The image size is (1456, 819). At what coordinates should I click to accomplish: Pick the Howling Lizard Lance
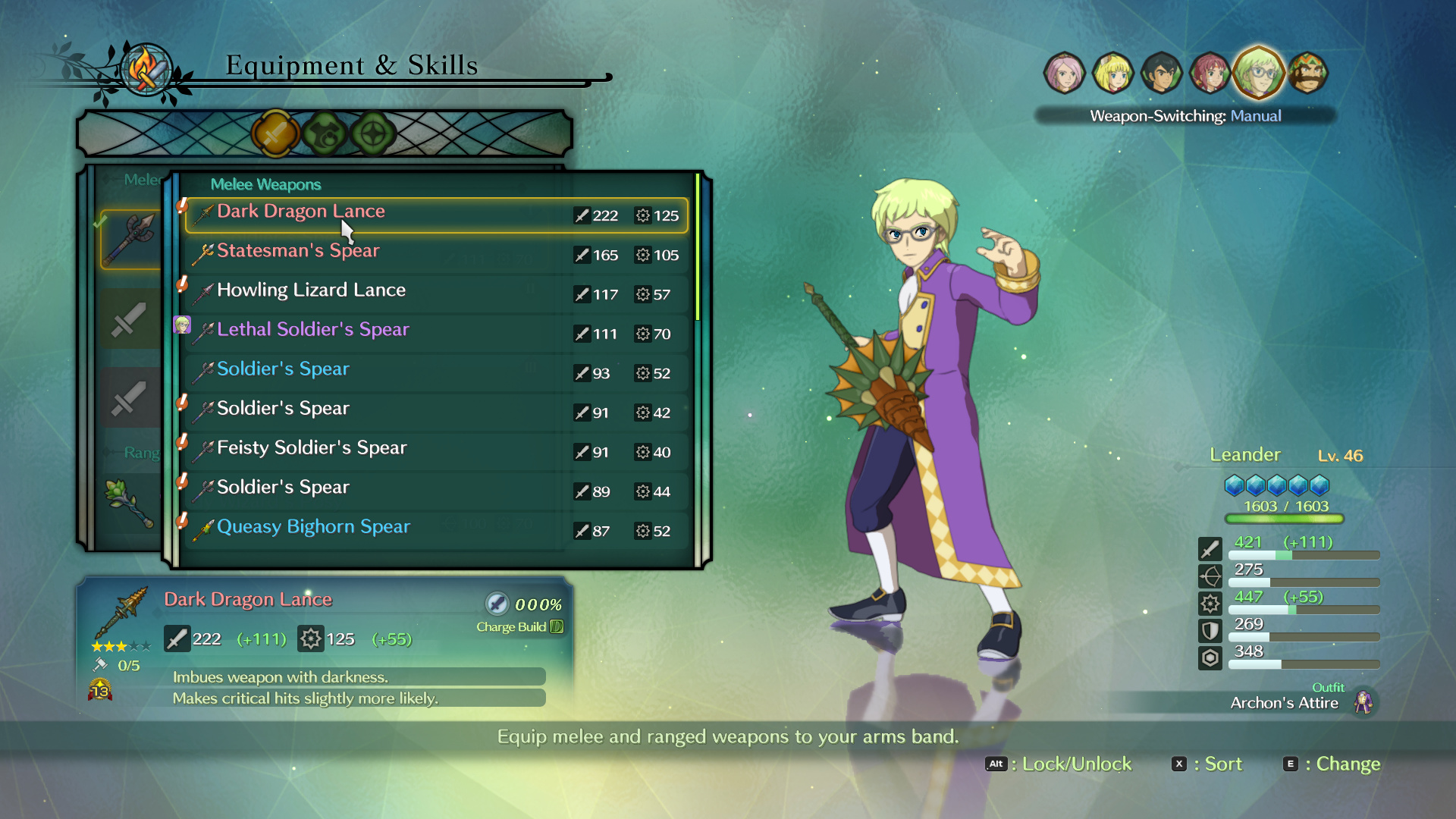point(436,293)
